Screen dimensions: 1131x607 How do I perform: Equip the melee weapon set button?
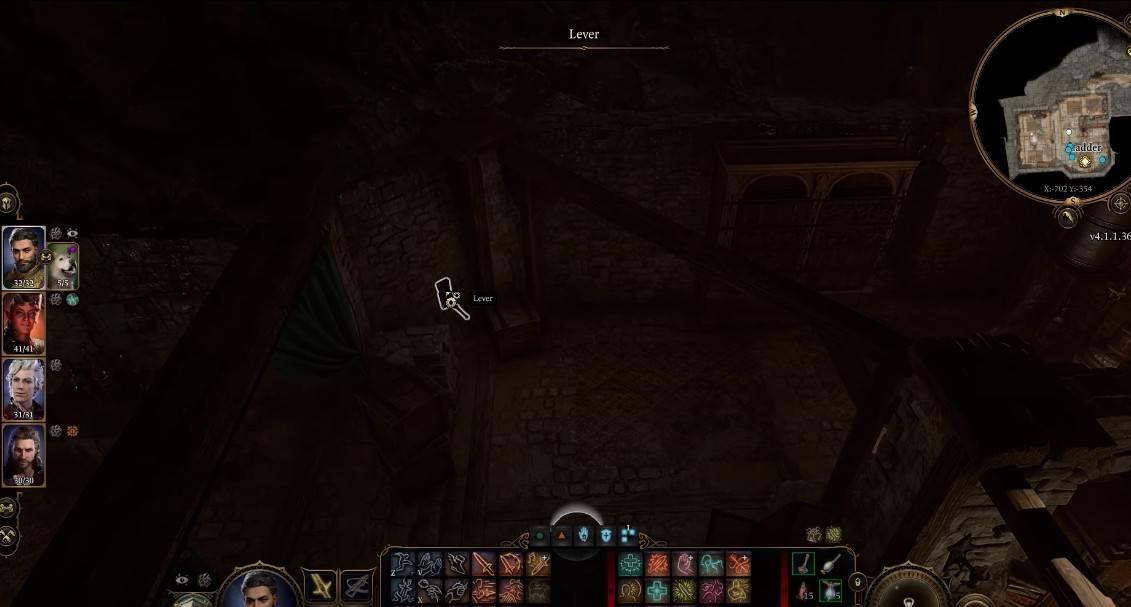click(321, 585)
